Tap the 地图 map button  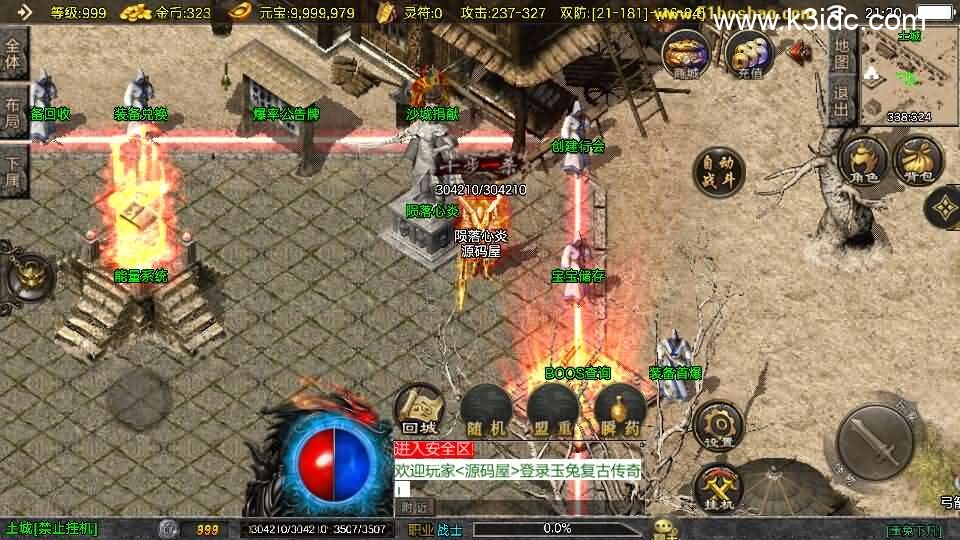coord(841,56)
